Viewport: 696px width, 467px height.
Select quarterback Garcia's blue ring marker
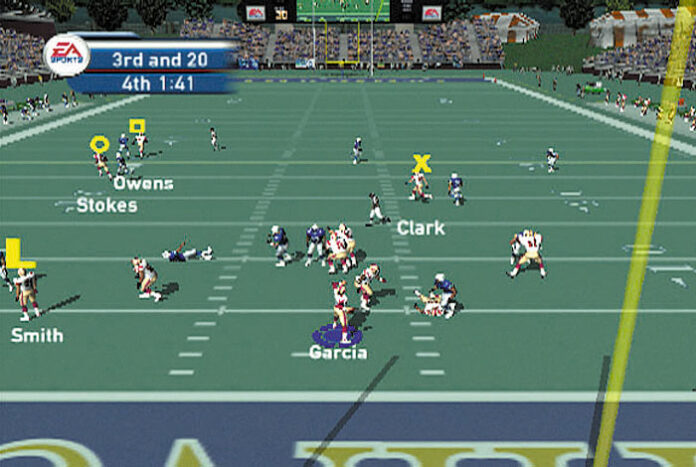point(337,337)
